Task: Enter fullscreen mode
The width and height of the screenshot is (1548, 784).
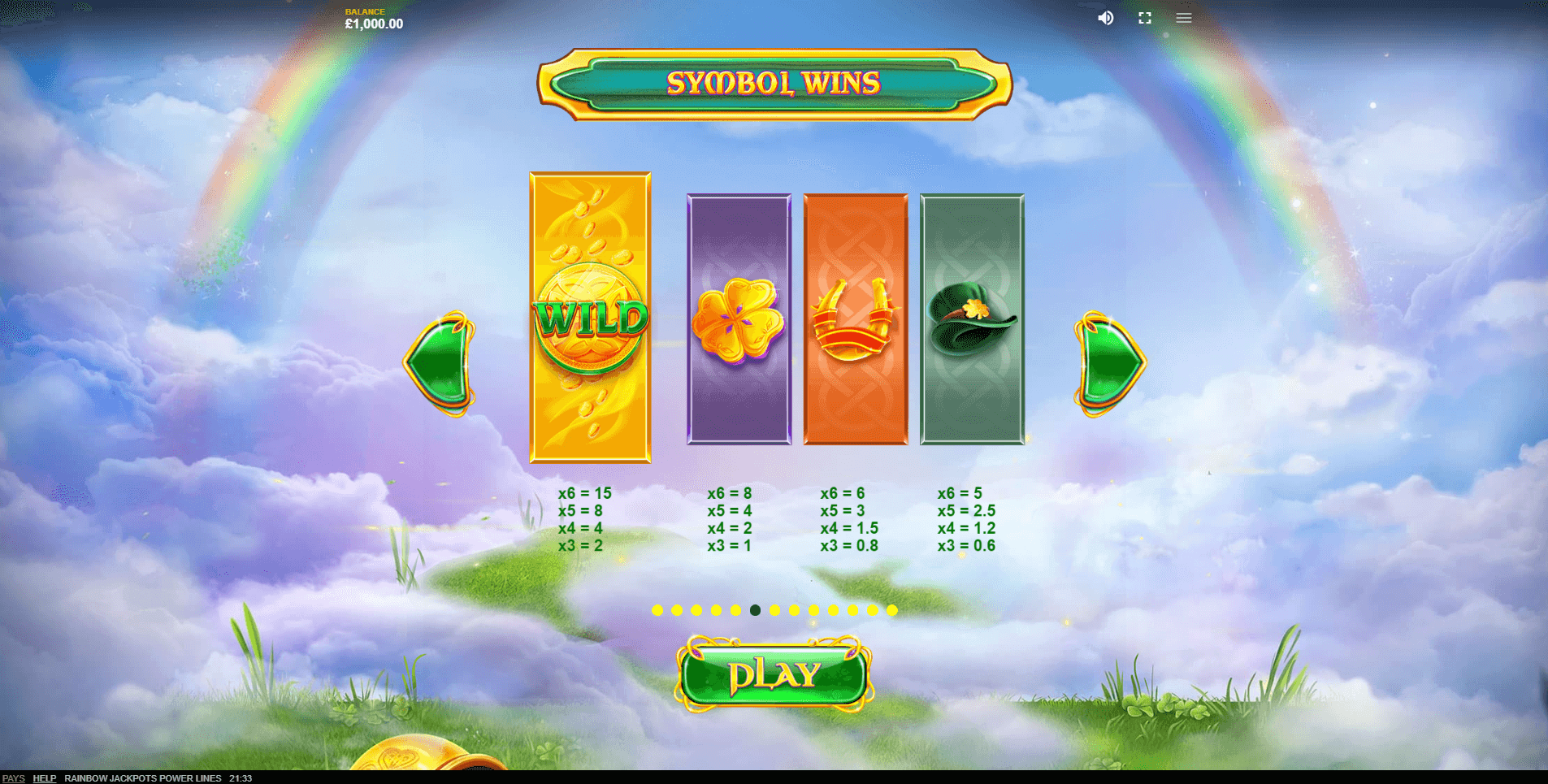Action: (x=1145, y=18)
